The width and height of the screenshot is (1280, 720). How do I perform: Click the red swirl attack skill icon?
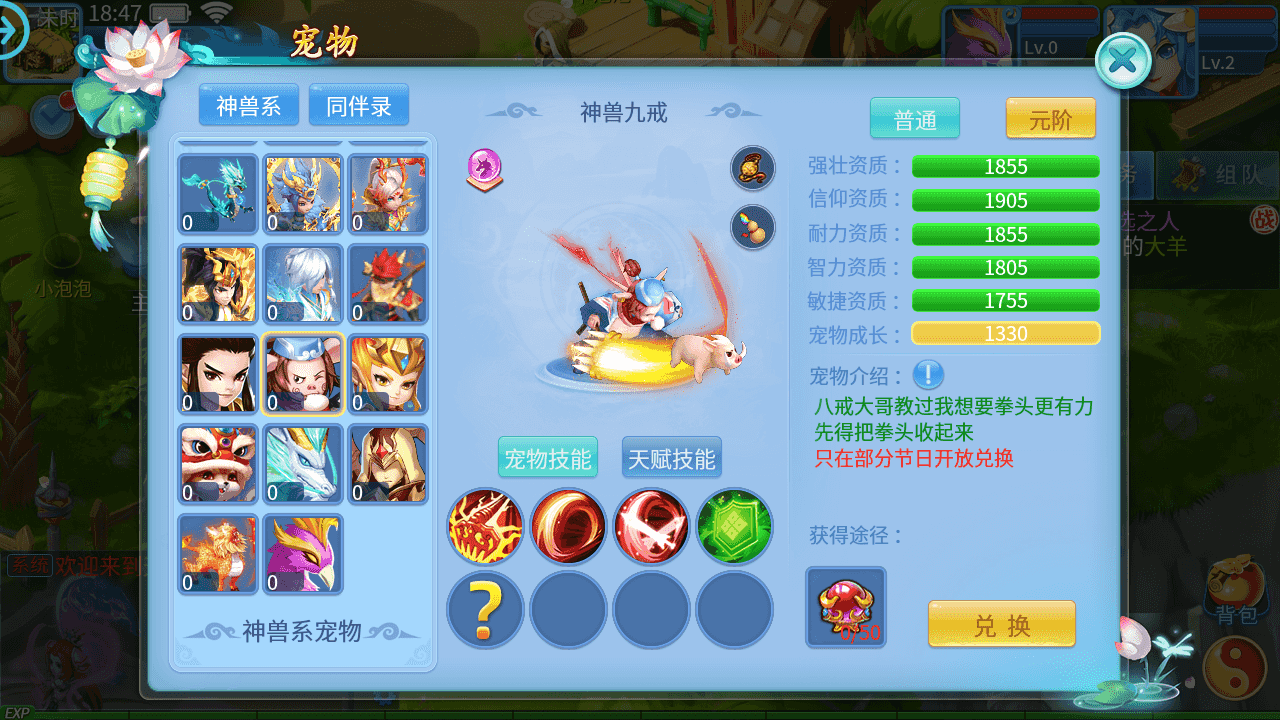[x=567, y=525]
